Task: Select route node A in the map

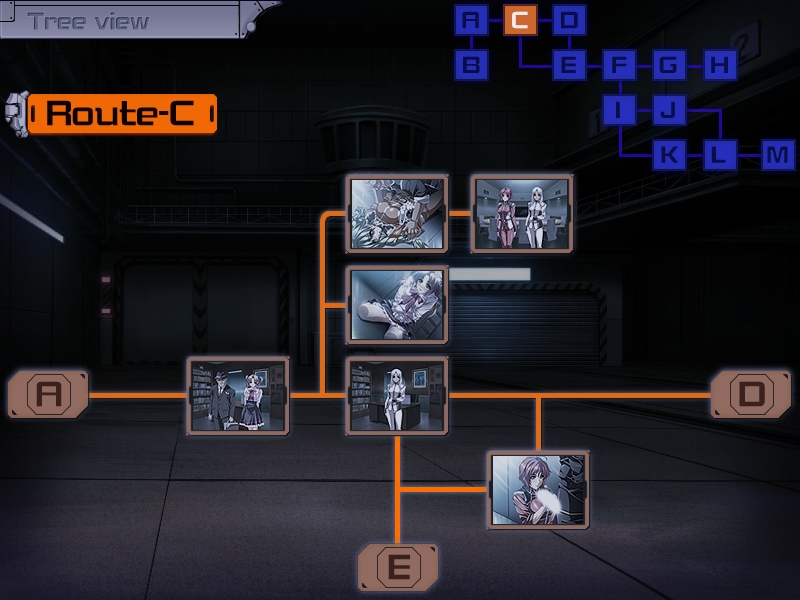Action: point(471,19)
